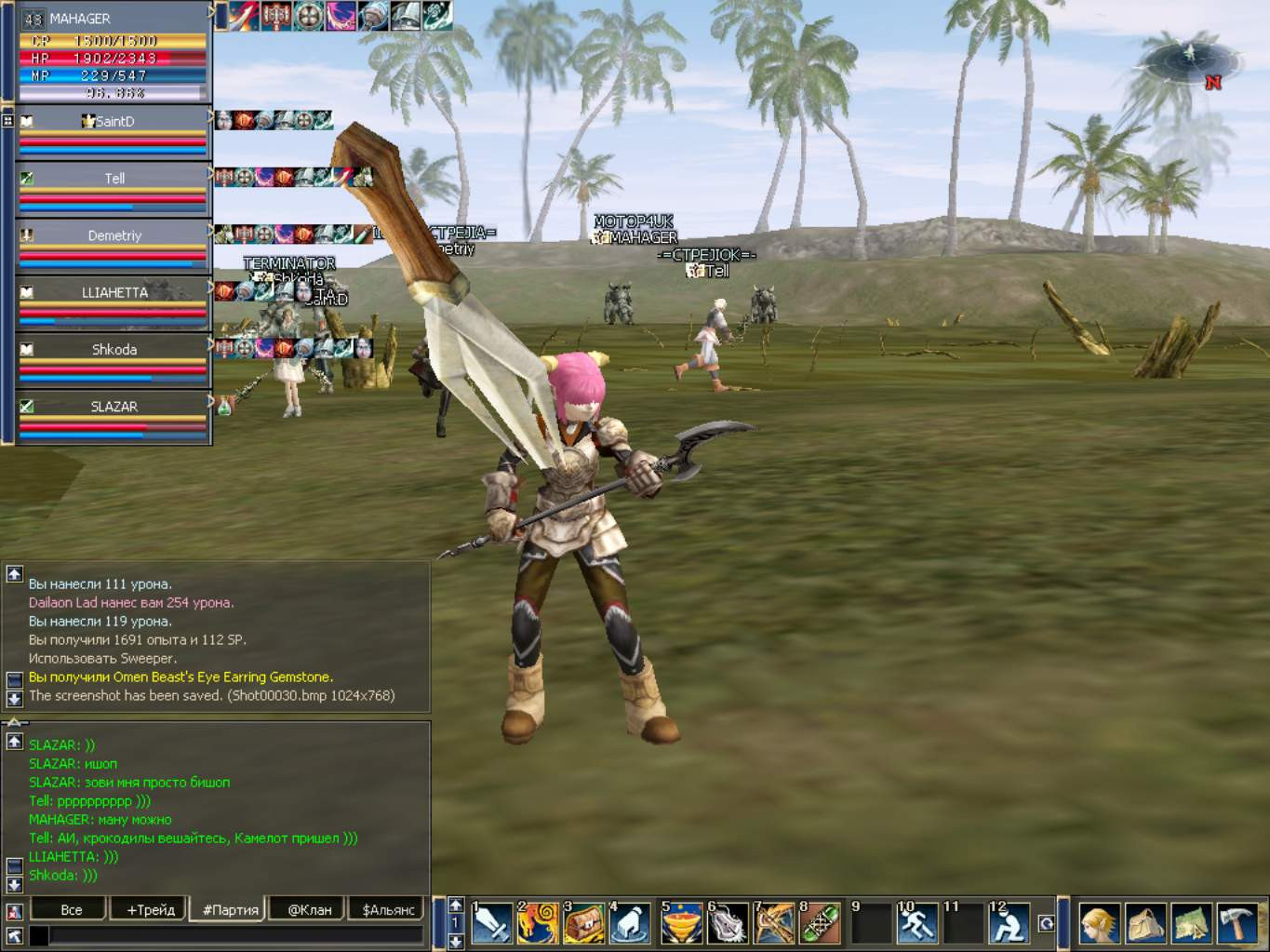1270x952 pixels.
Task: Open the world map icon
Action: tap(1191, 924)
